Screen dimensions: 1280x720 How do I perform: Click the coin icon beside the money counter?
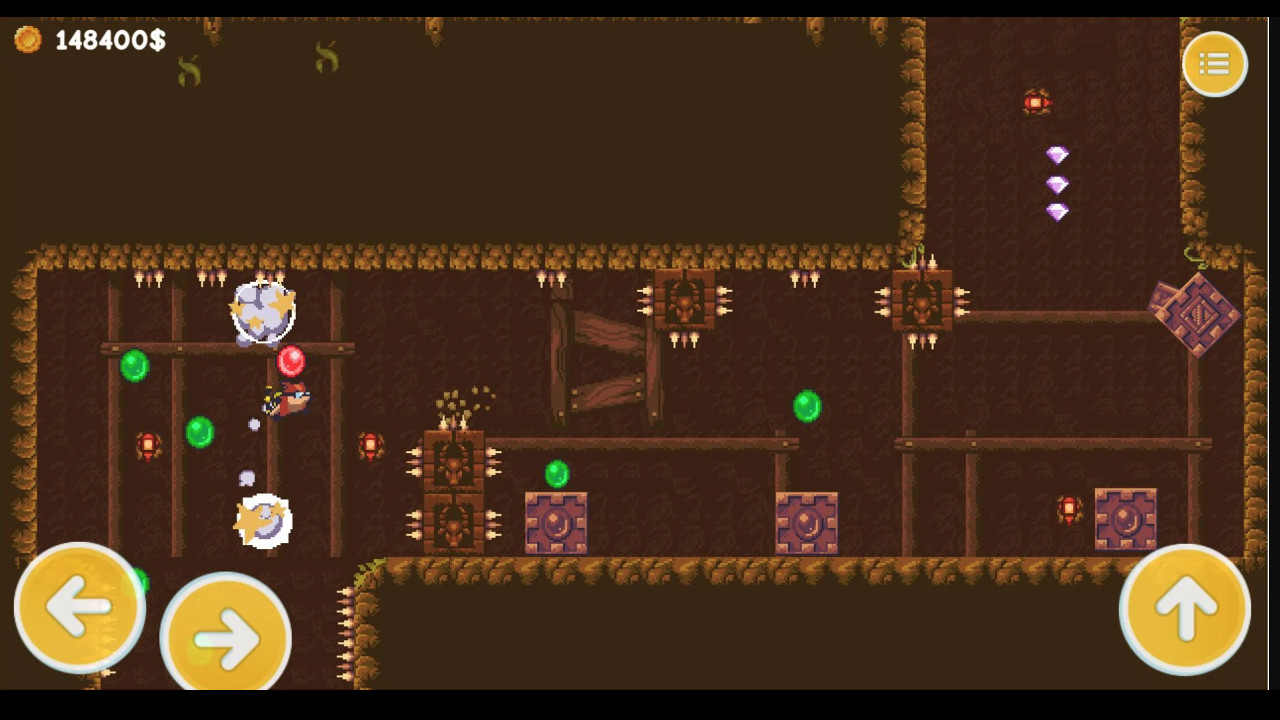coord(29,41)
